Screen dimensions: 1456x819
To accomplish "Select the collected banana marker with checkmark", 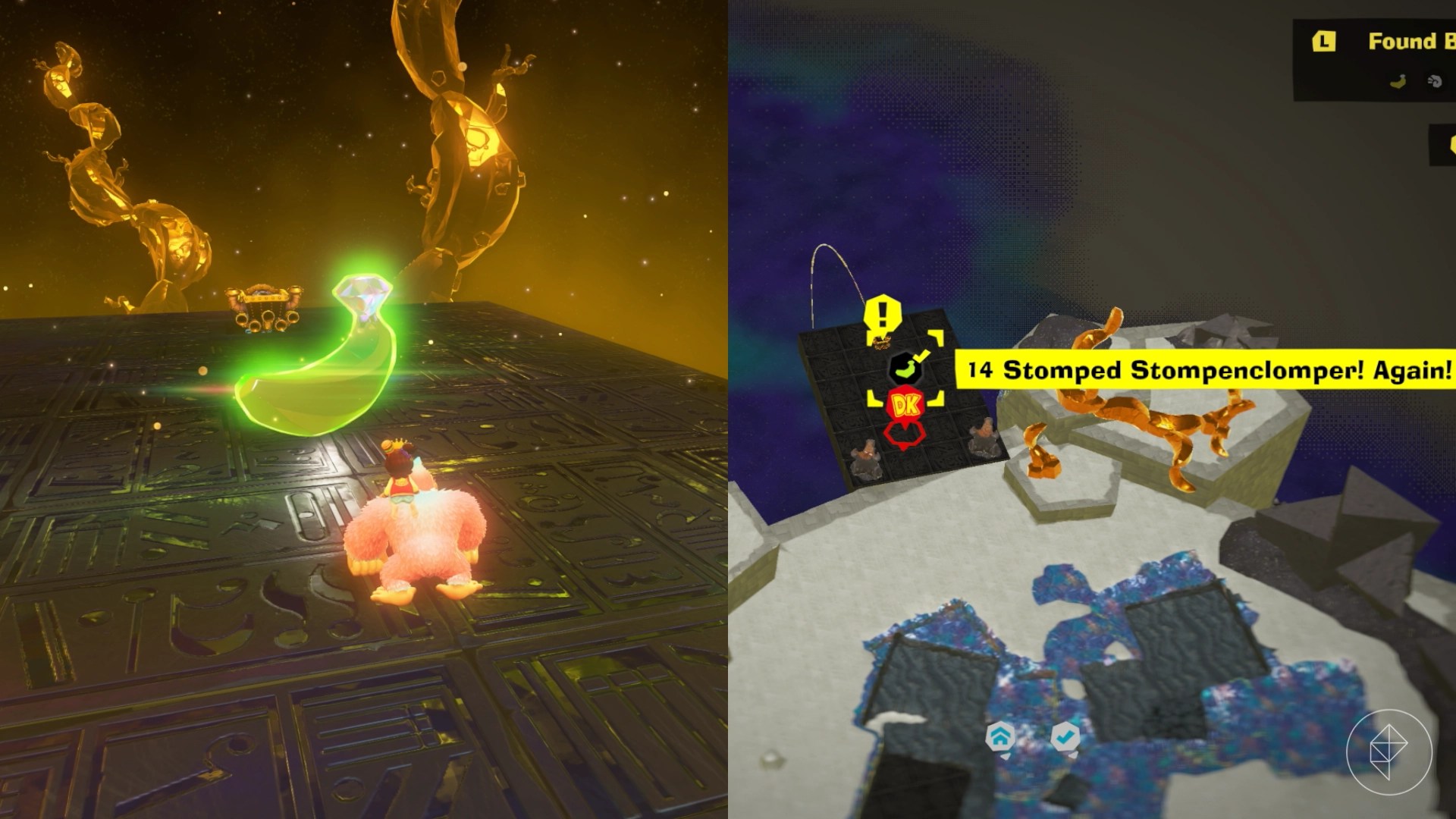I will click(905, 369).
